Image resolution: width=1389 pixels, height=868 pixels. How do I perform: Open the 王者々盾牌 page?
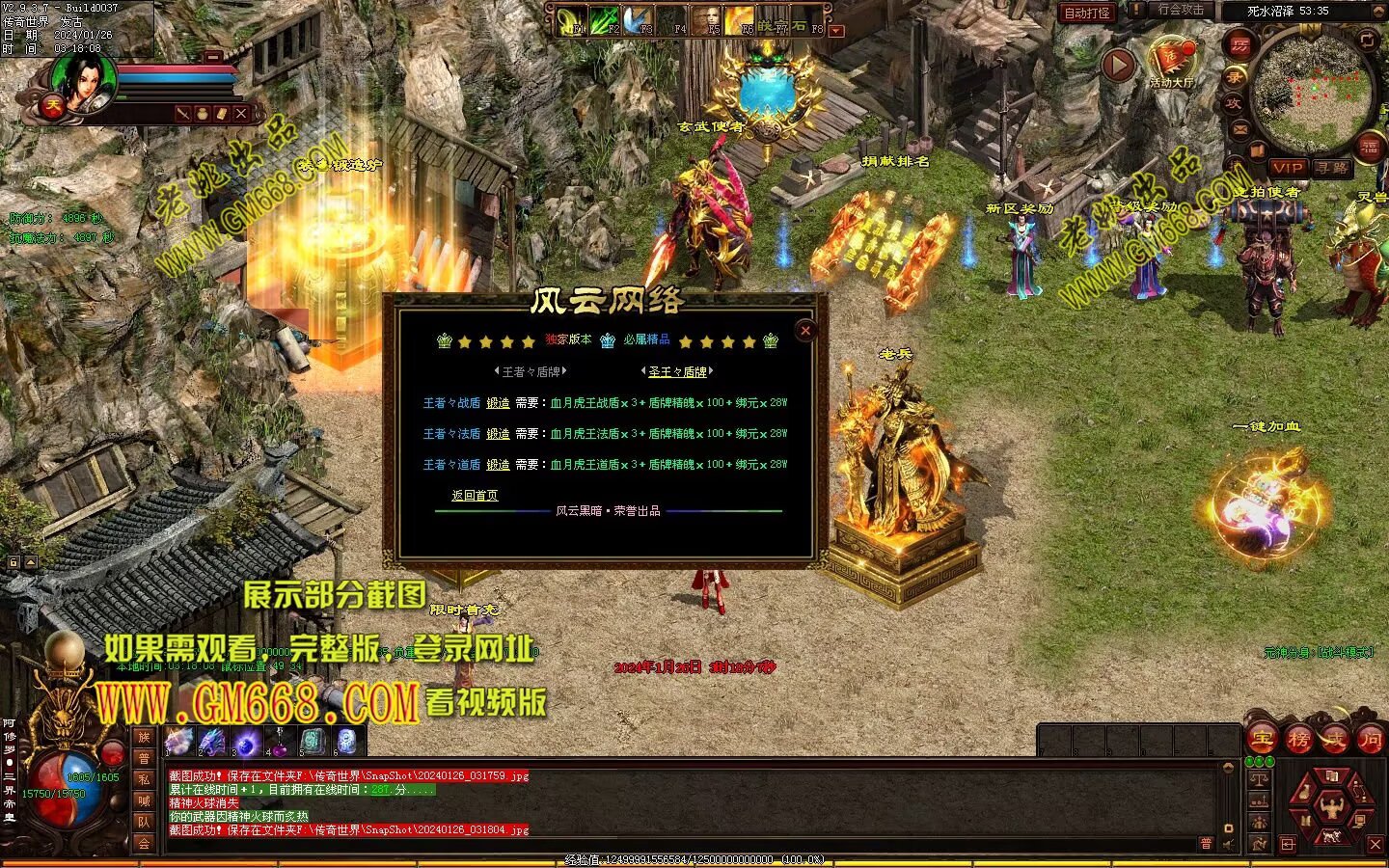click(x=531, y=371)
